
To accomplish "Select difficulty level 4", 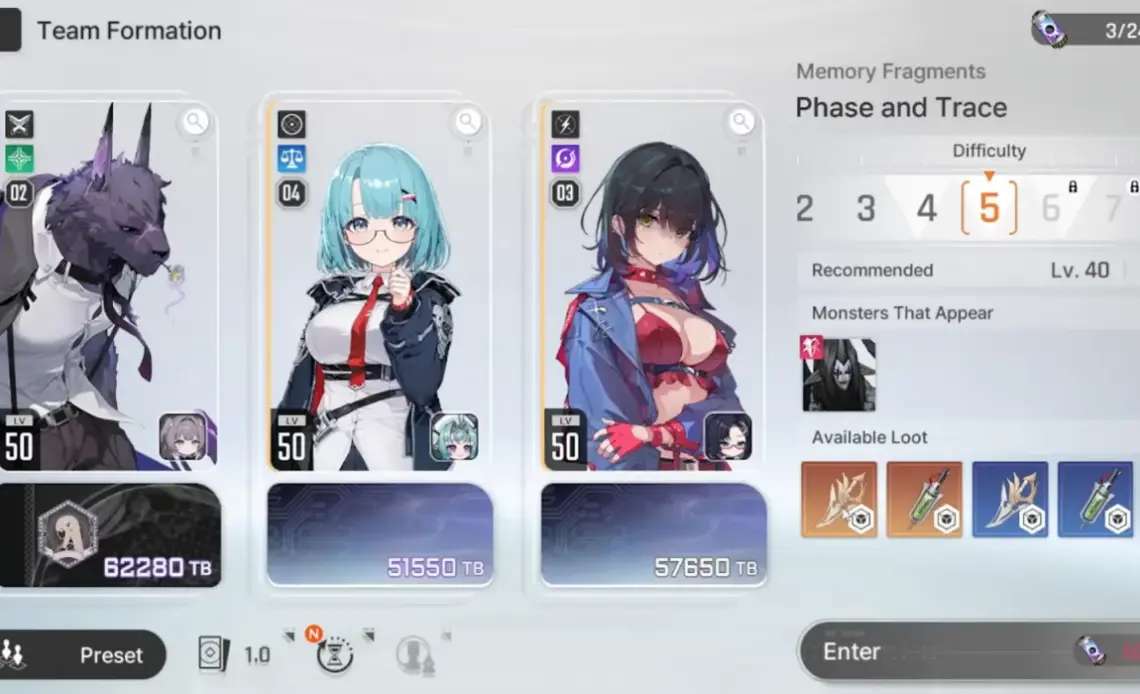I will pyautogui.click(x=927, y=208).
